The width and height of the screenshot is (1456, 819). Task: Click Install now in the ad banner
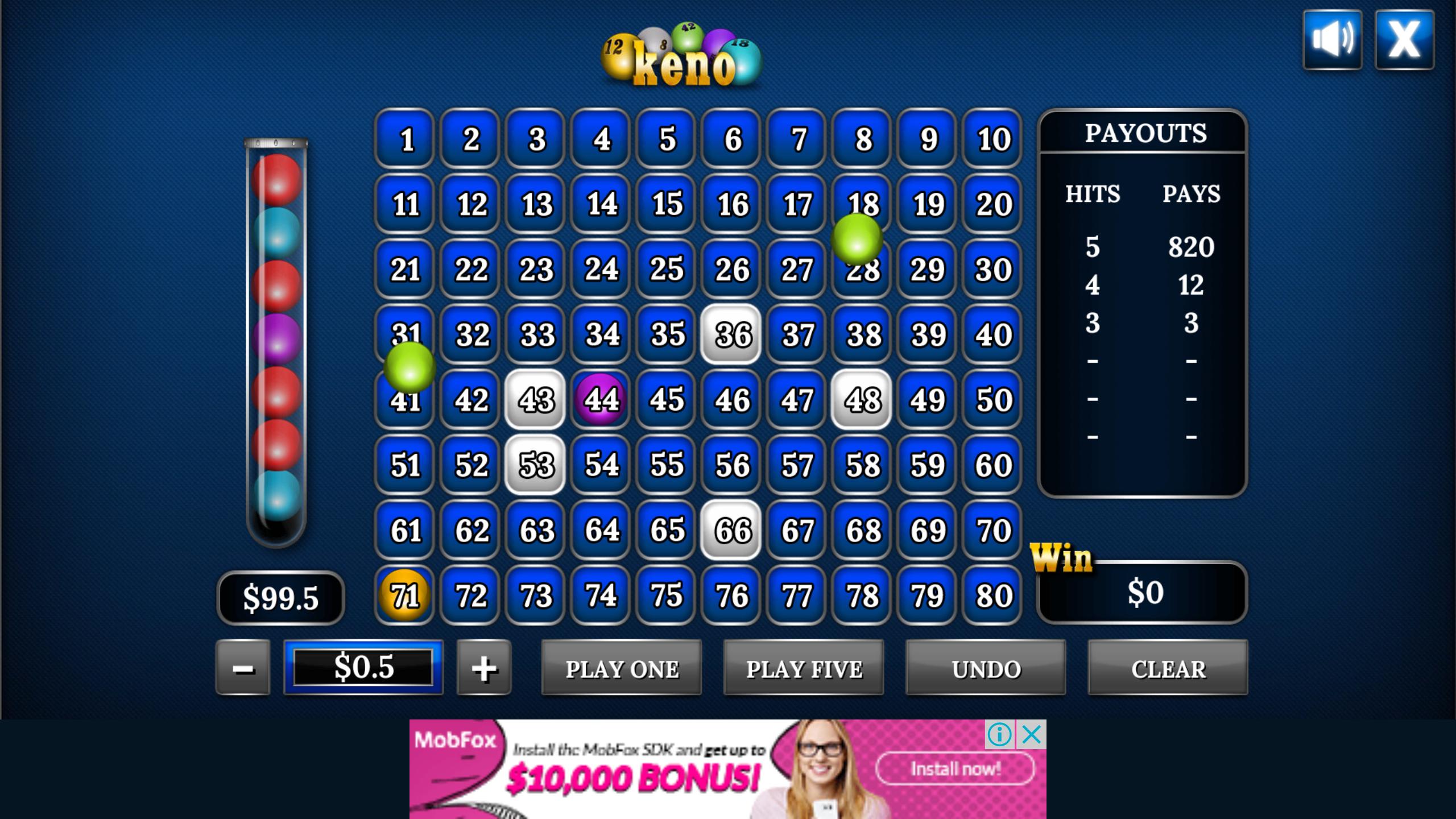(955, 769)
